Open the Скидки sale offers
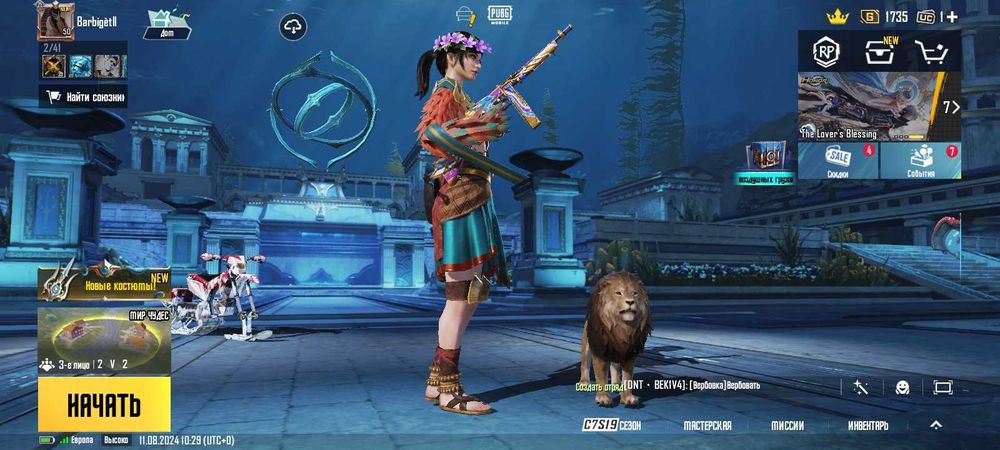The image size is (1000, 450). [838, 160]
